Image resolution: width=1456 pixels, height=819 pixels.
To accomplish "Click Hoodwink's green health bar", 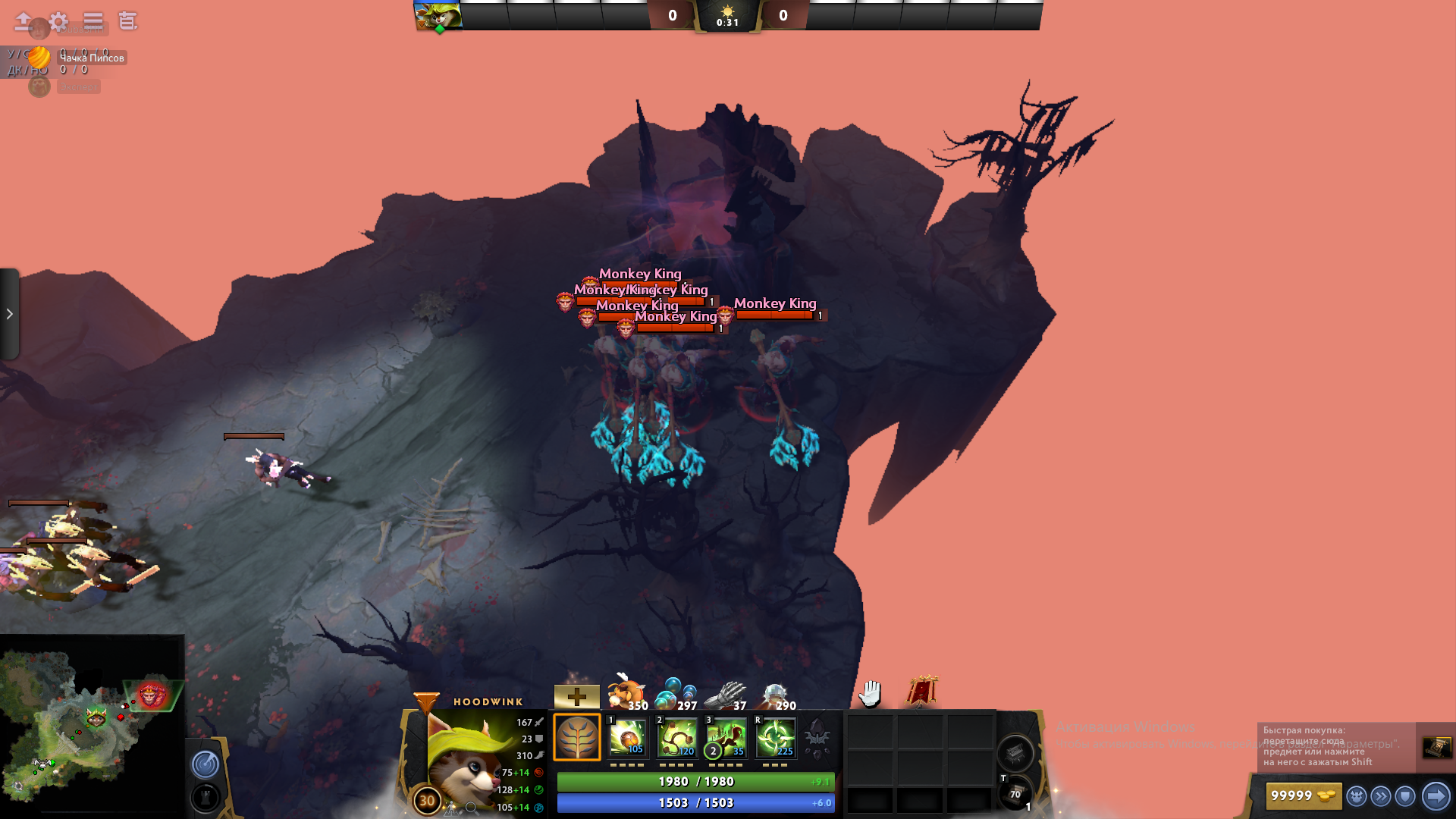I will (695, 781).
